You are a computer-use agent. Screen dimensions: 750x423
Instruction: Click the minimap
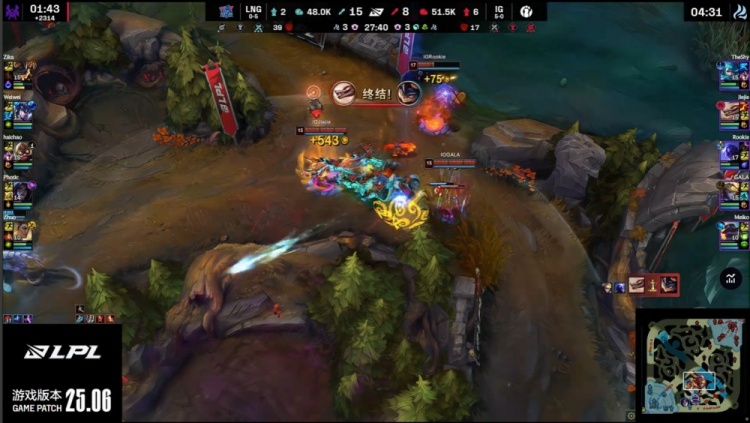pyautogui.click(x=691, y=367)
